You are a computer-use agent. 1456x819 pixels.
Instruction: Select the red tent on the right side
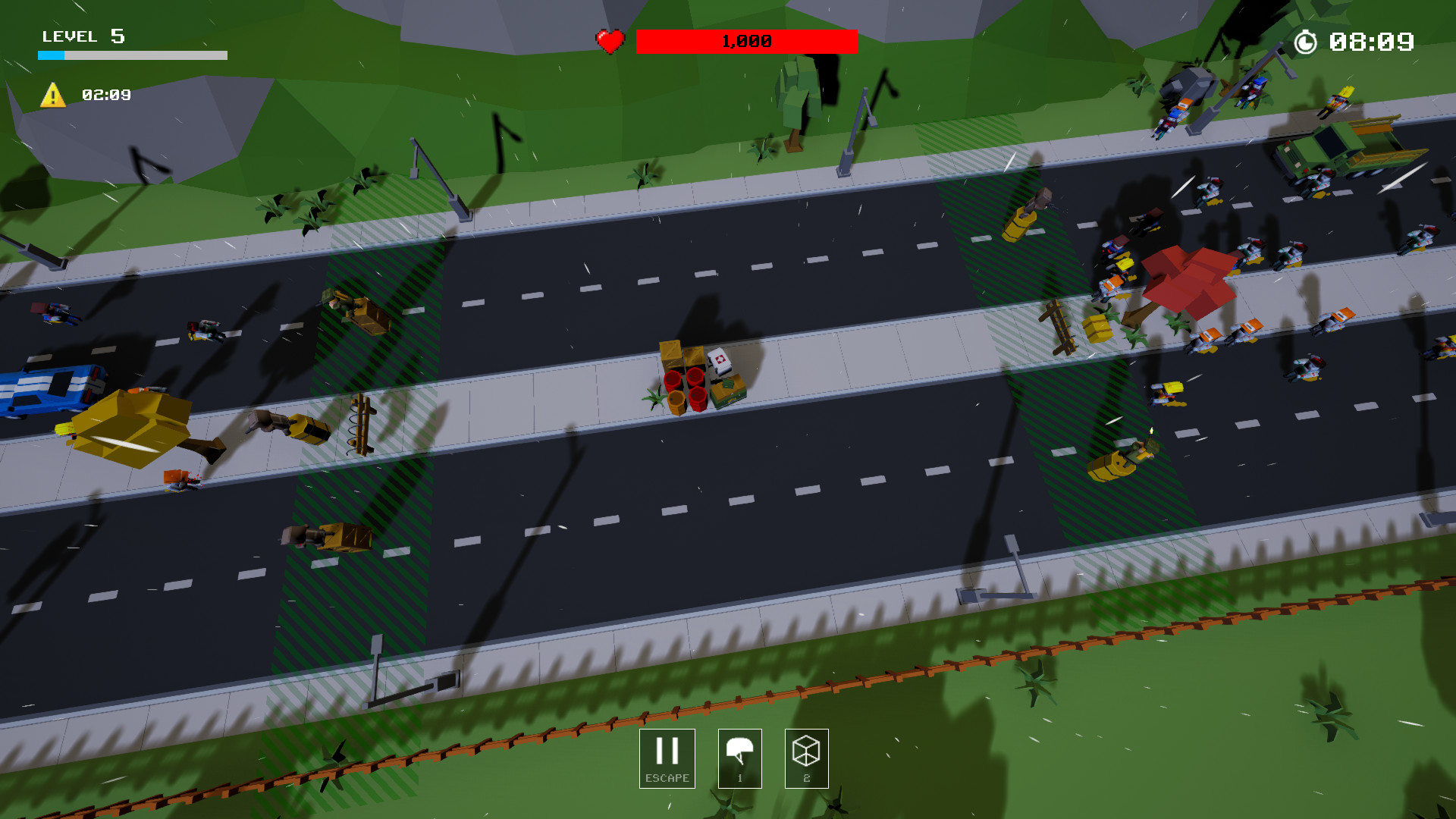1191,277
